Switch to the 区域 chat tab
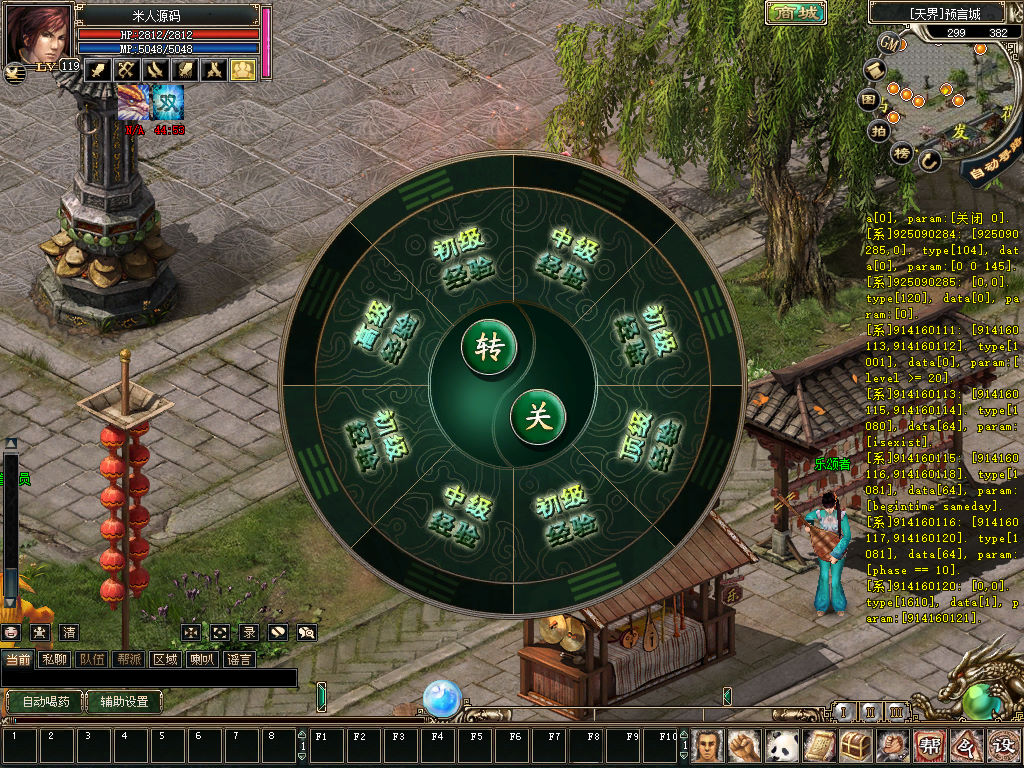 (164, 659)
